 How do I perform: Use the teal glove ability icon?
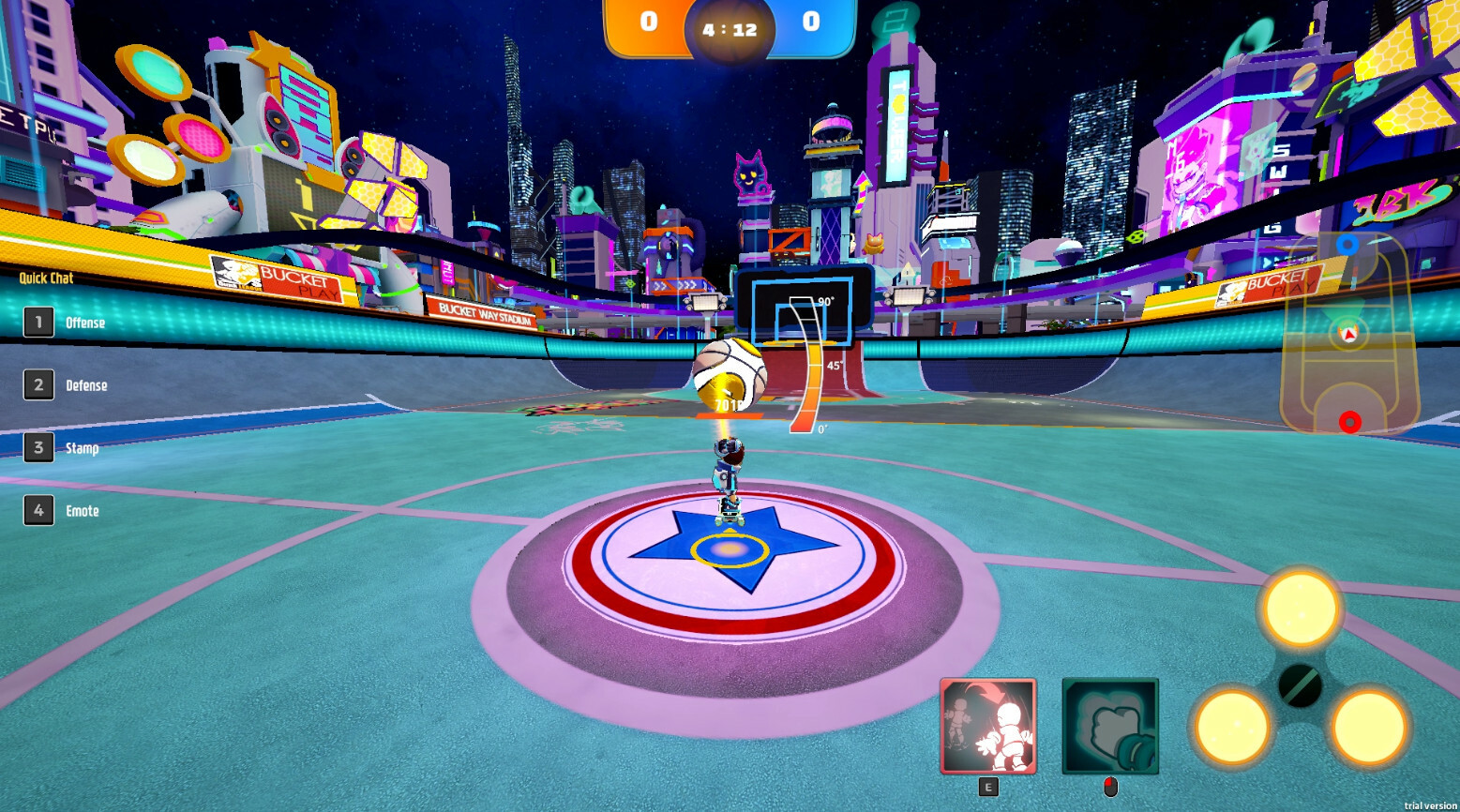tap(1110, 727)
